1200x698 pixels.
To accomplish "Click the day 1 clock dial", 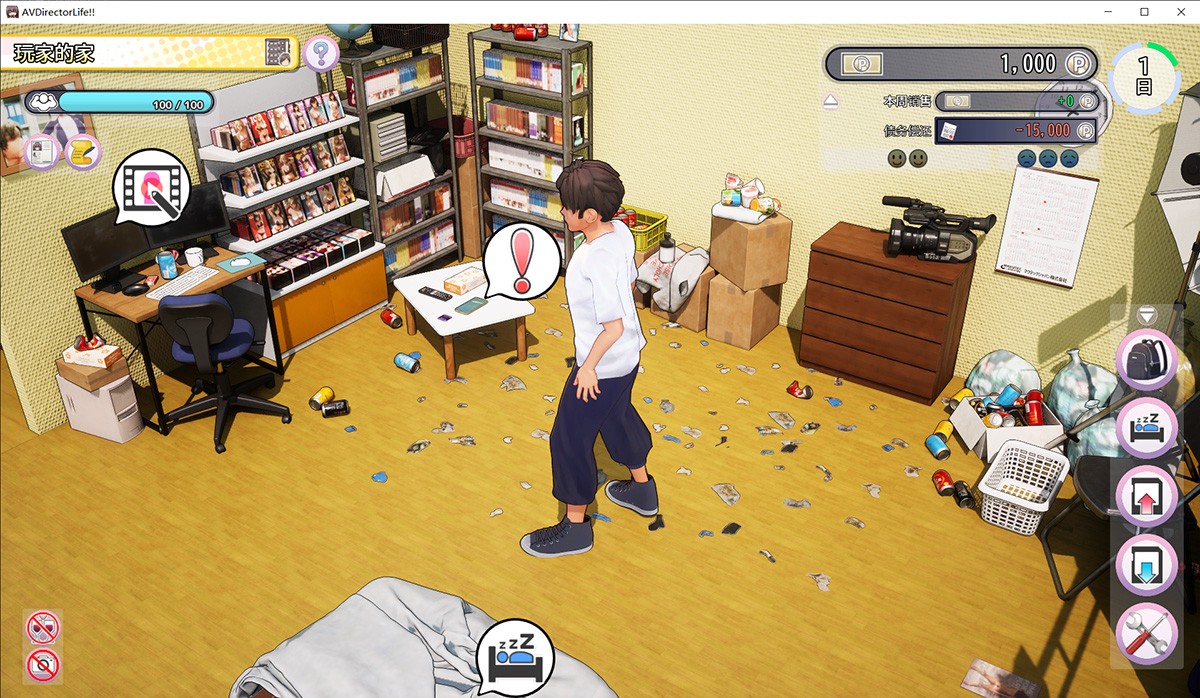I will pos(1143,76).
